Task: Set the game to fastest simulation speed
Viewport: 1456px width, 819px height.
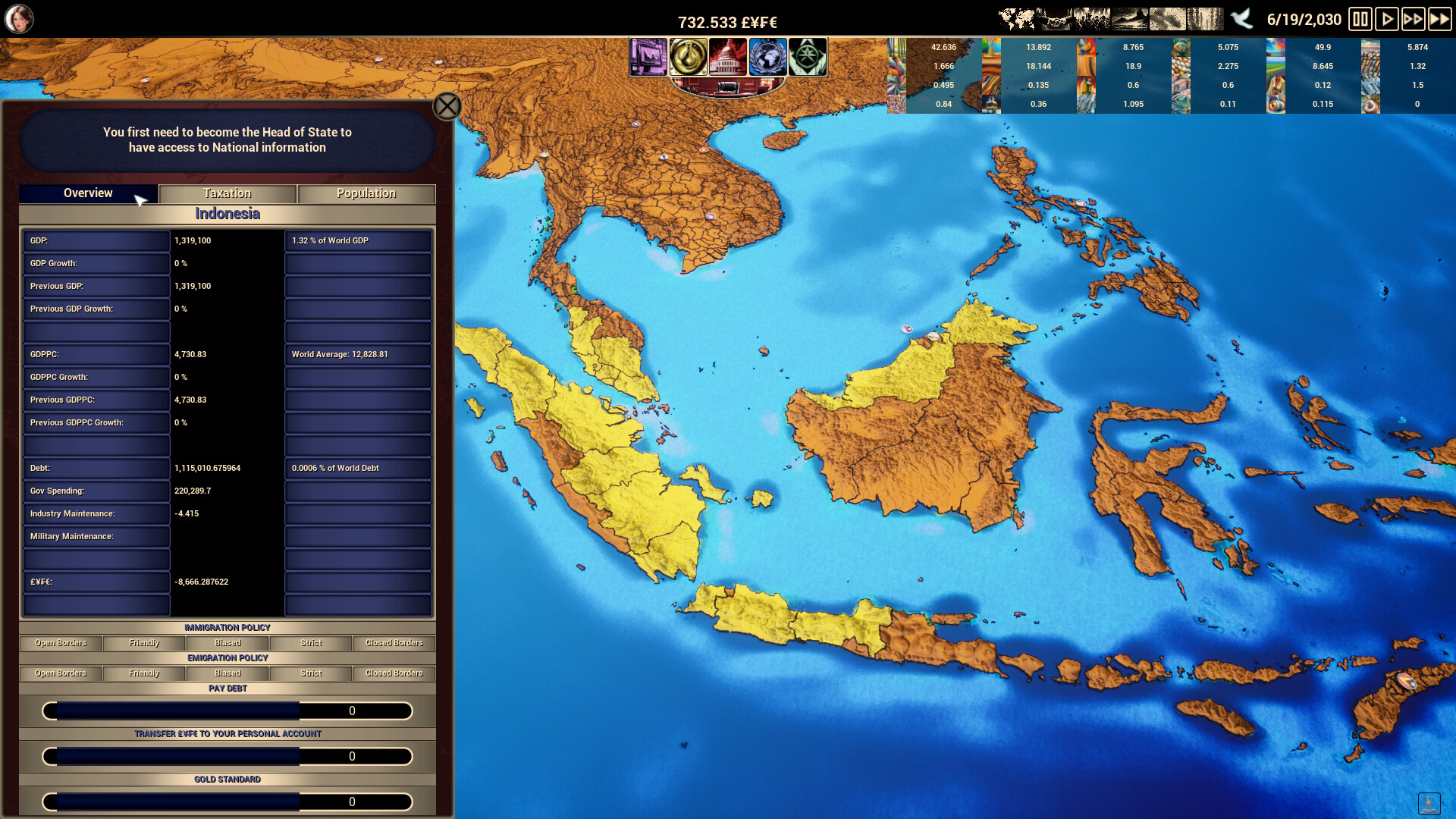Action: [1440, 20]
